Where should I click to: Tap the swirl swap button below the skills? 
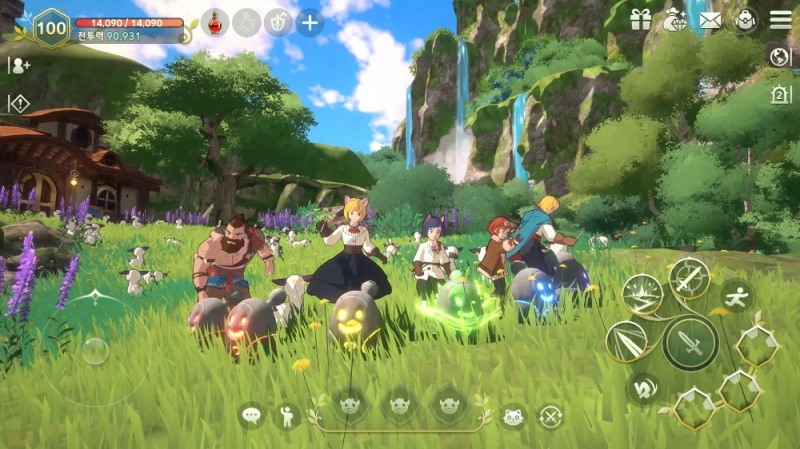pos(643,387)
